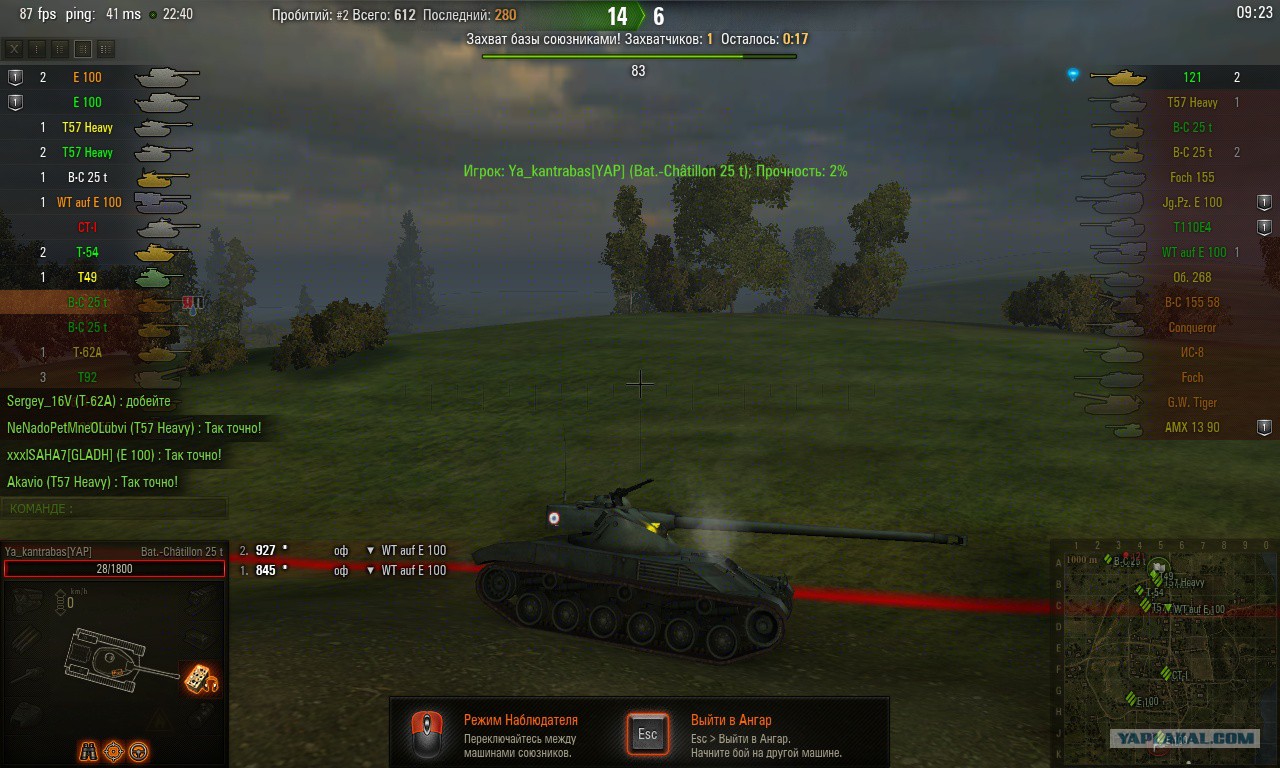The height and width of the screenshot is (768, 1280).
Task: Click the binoculars equipment icon
Action: click(x=89, y=750)
